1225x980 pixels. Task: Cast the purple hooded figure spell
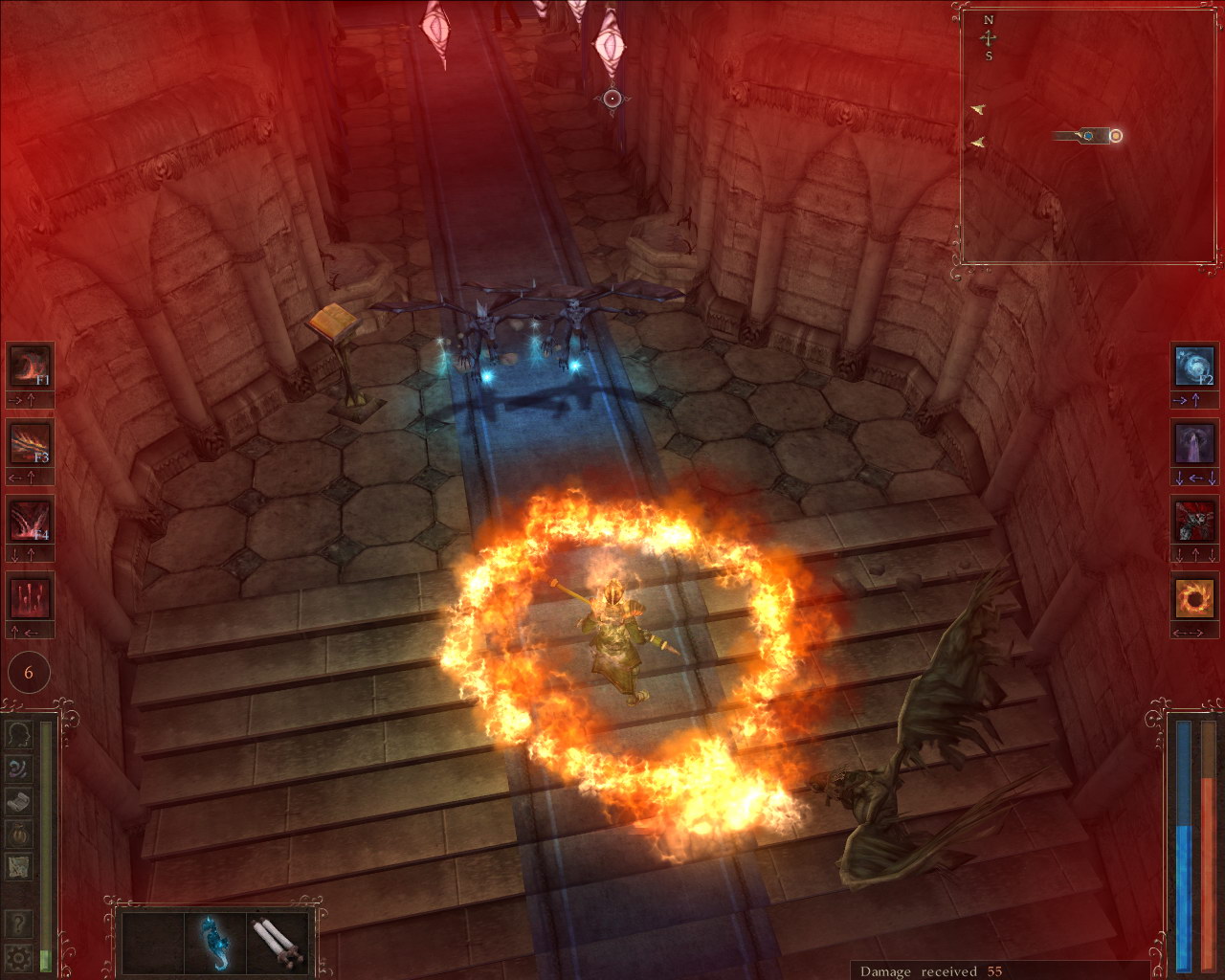(1194, 444)
